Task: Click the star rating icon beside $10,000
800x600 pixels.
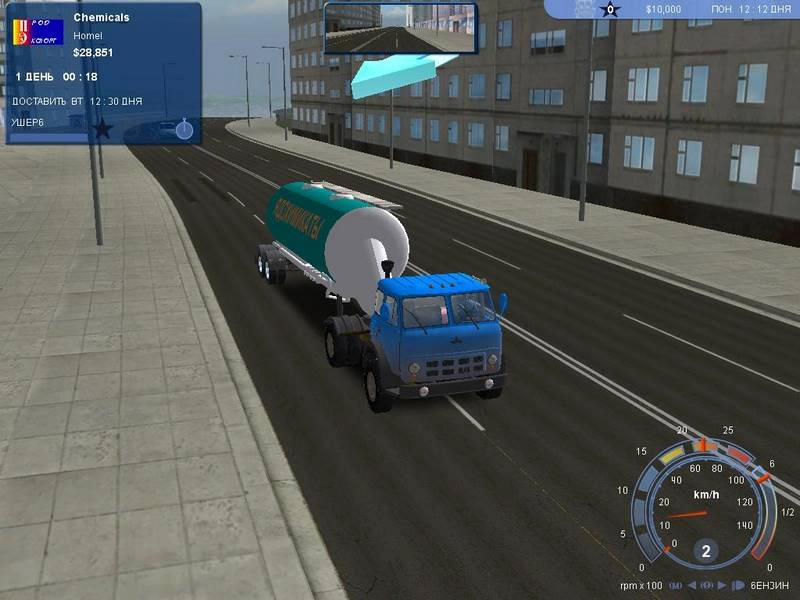Action: [x=611, y=10]
